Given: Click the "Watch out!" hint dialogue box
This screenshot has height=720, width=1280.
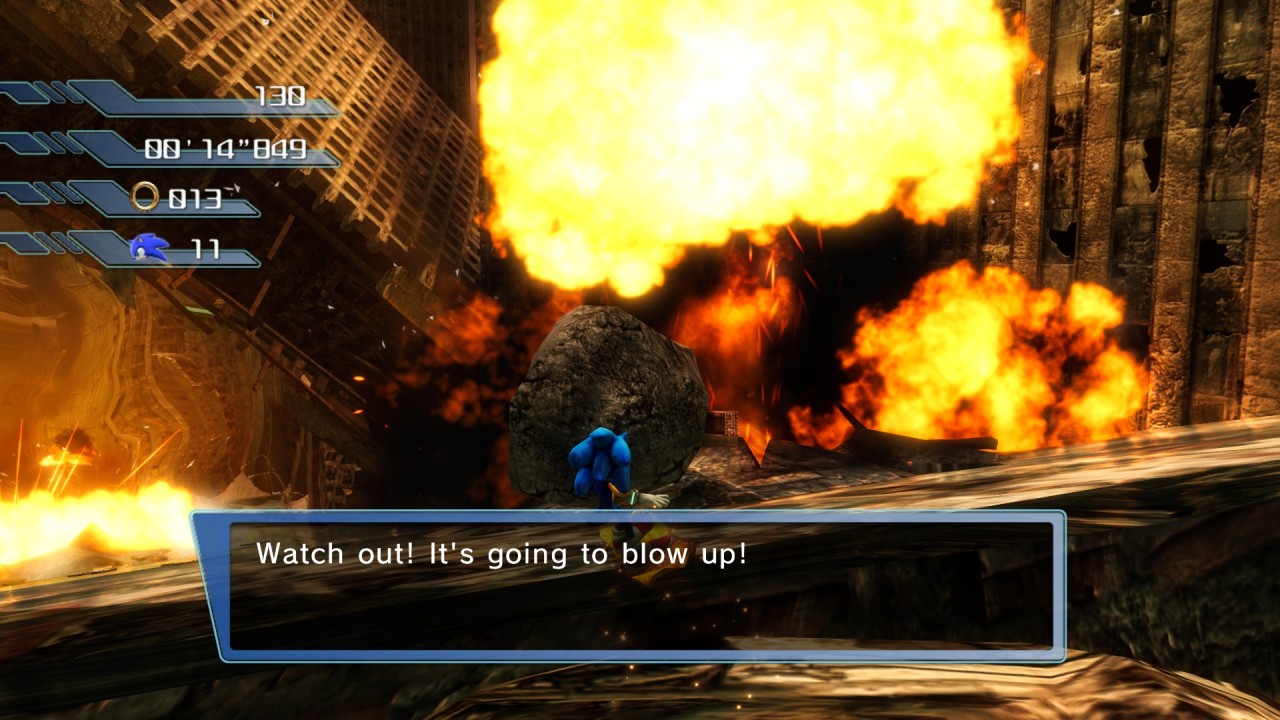Looking at the screenshot, I should click(630, 585).
